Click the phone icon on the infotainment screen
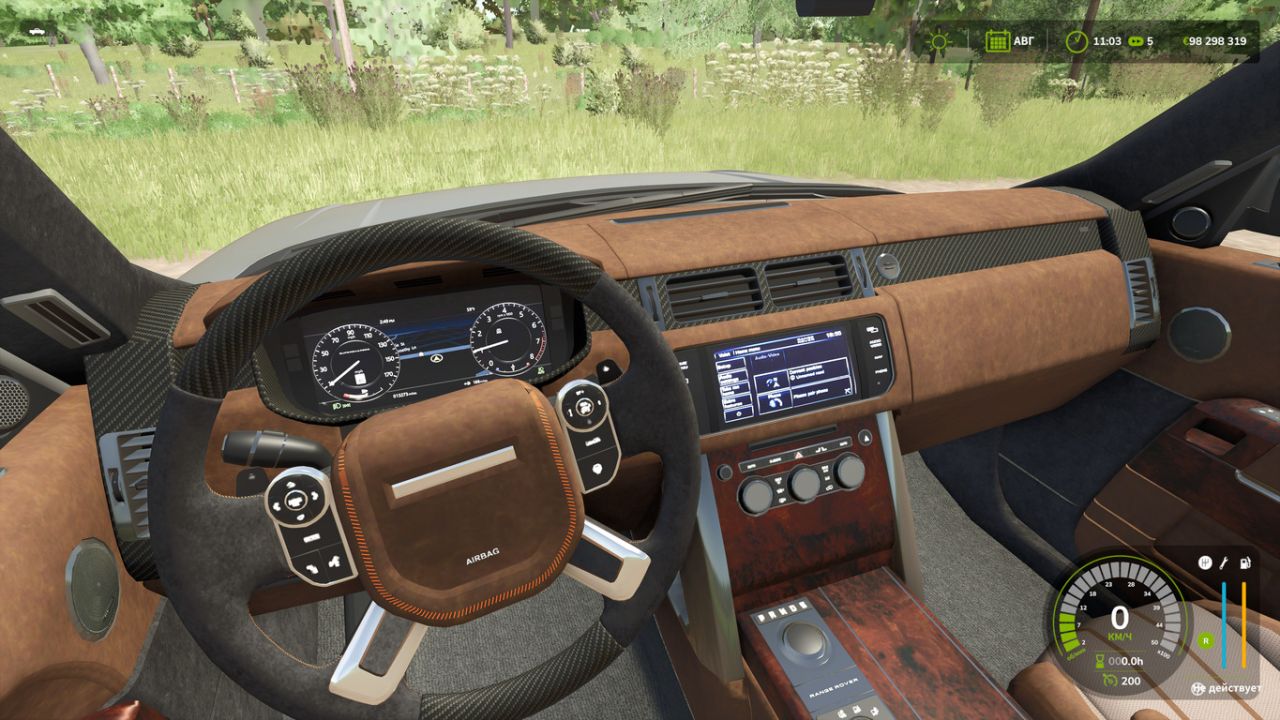 [x=775, y=403]
